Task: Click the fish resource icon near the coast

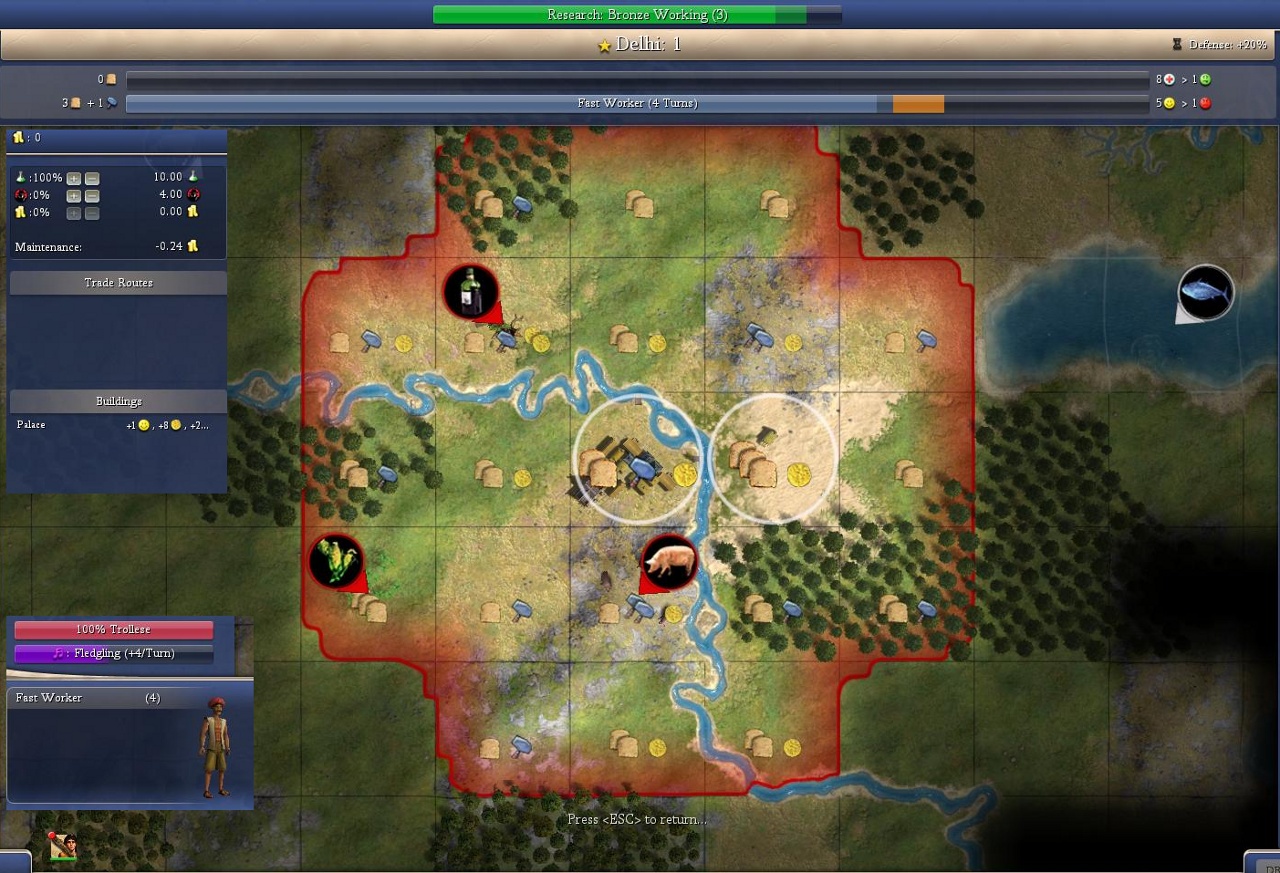Action: (x=1203, y=292)
